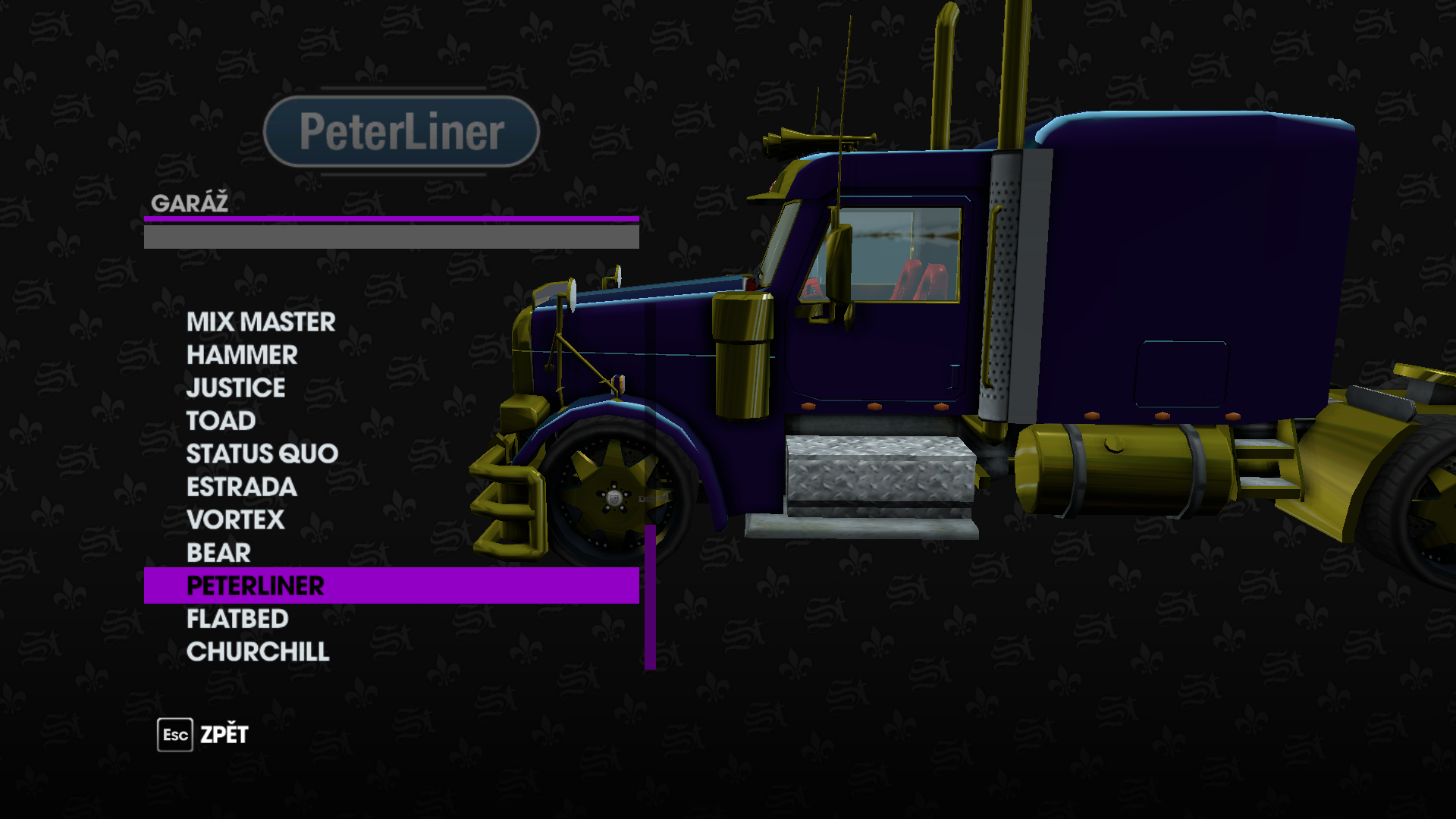Select the Estrada vehicle
The height and width of the screenshot is (819, 1456).
coord(241,487)
